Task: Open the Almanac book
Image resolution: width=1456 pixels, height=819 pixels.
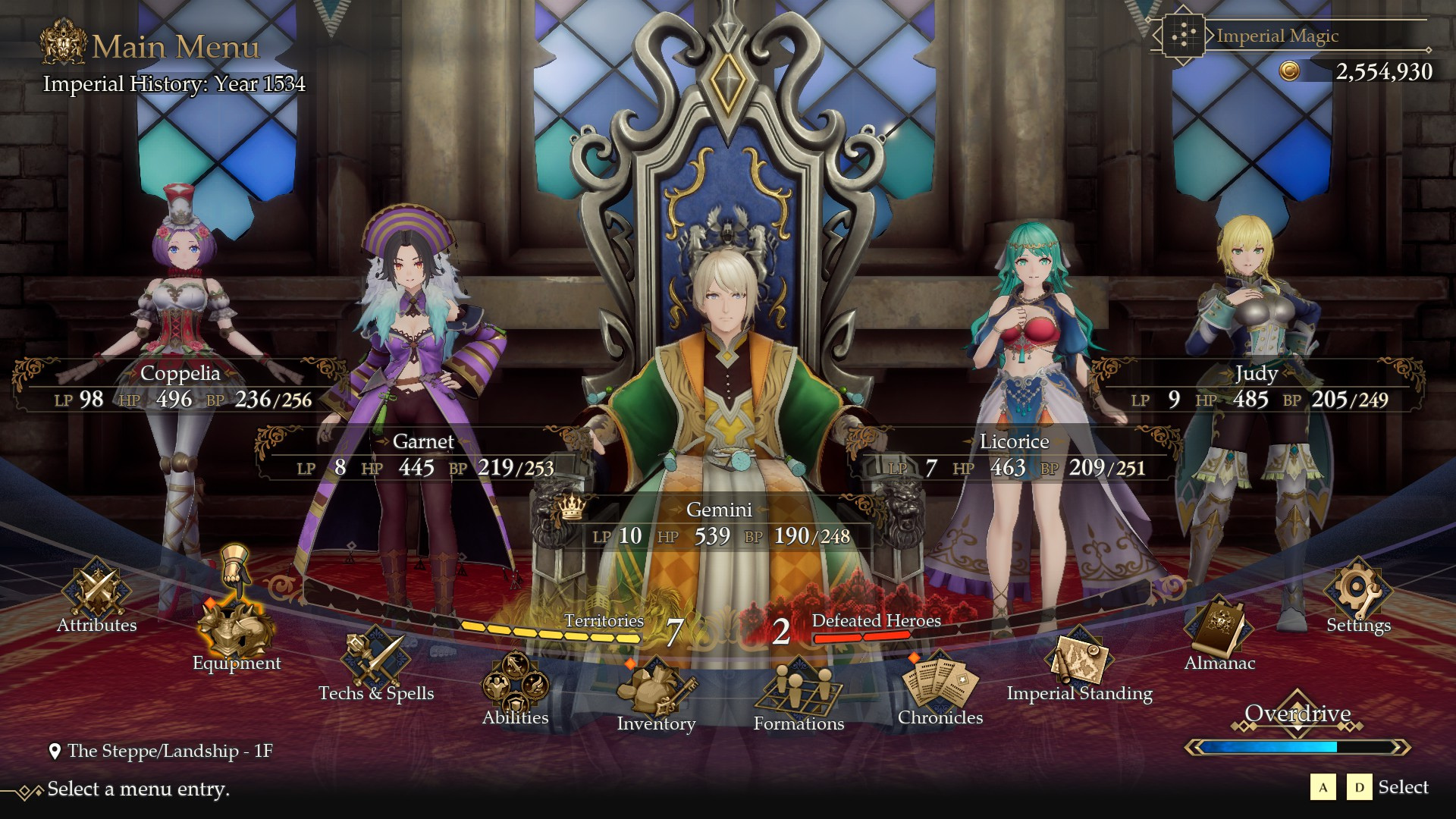Action: [1219, 633]
